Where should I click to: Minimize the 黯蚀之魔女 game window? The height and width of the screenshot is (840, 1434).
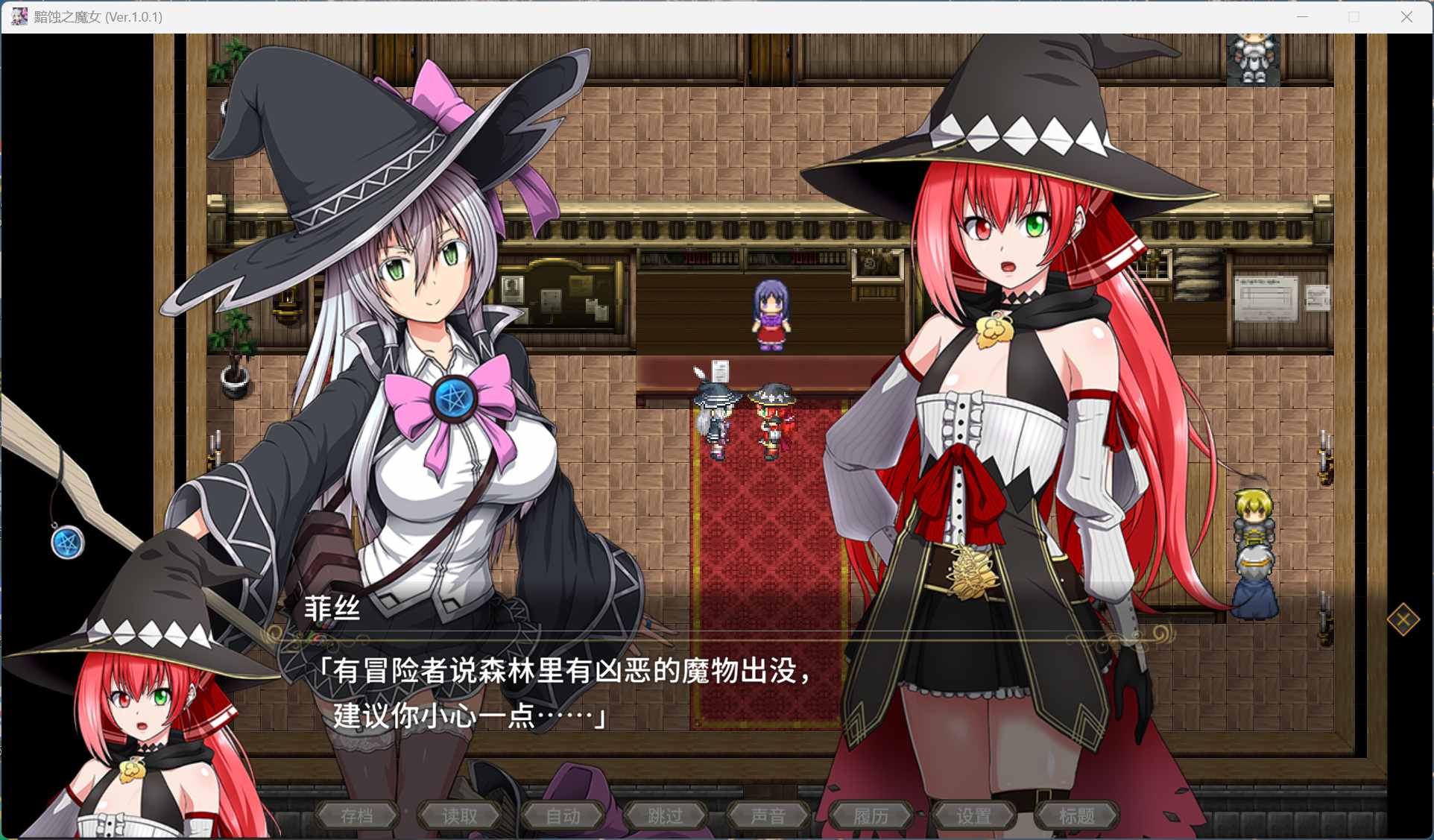(1302, 16)
